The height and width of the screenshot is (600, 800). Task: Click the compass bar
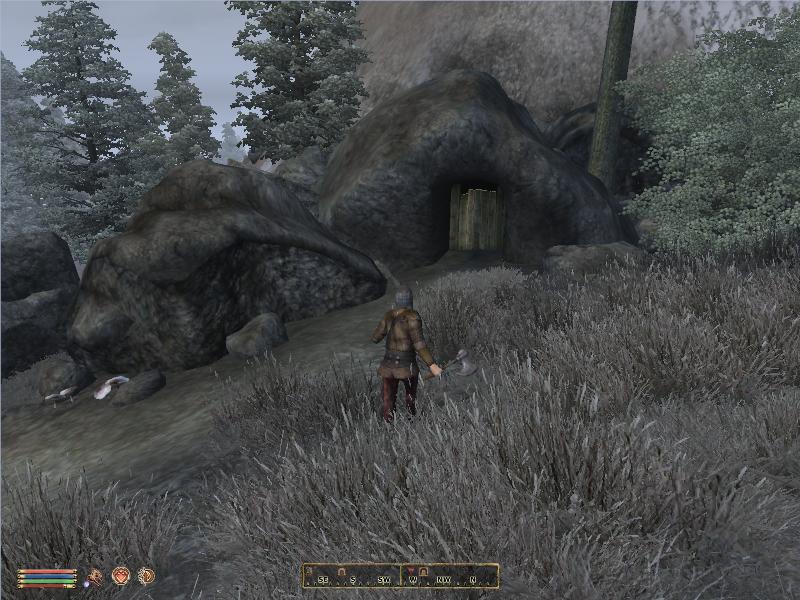point(401,576)
